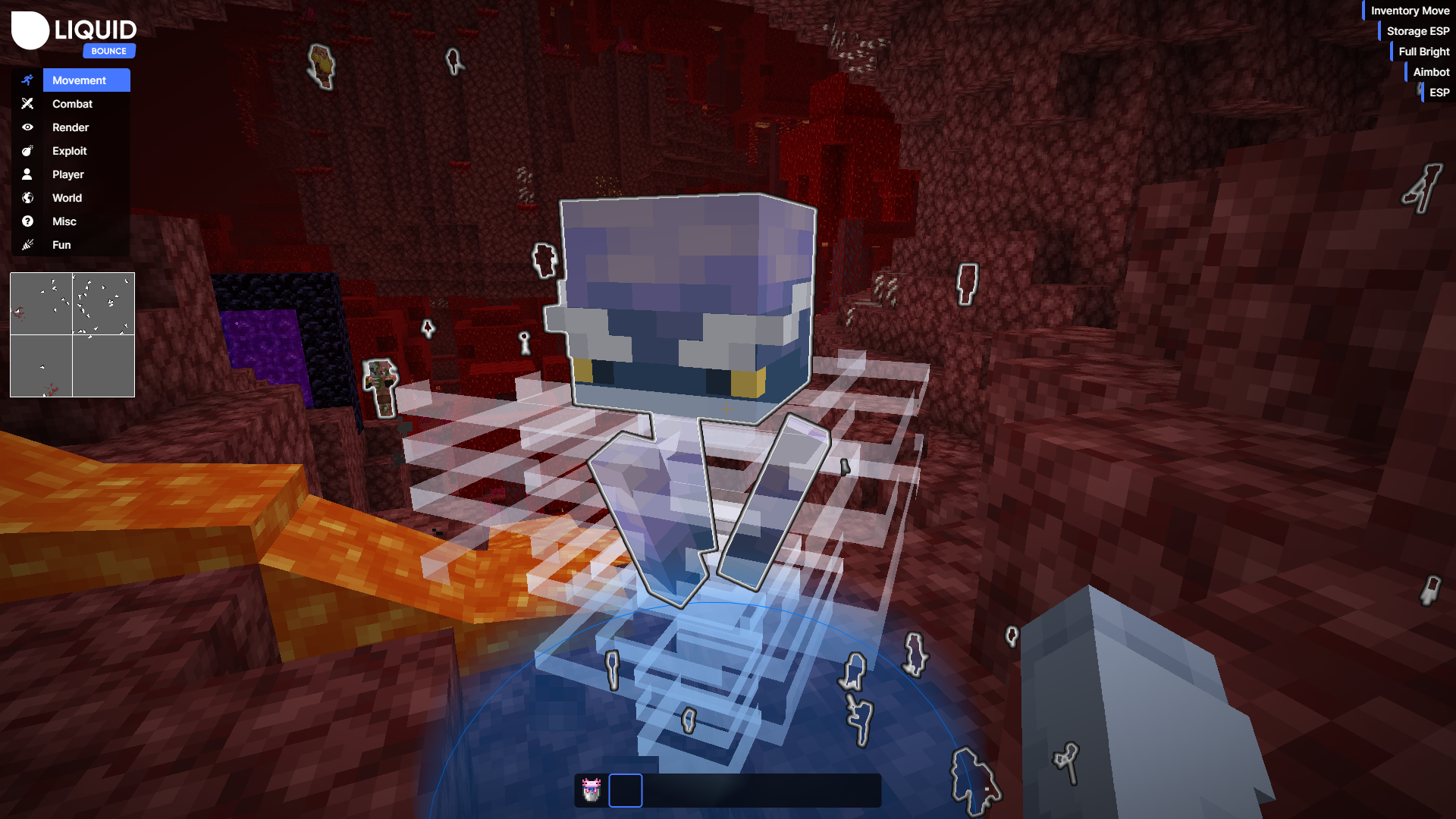This screenshot has width=1456, height=819.
Task: Click the Fun category icon
Action: pos(27,245)
